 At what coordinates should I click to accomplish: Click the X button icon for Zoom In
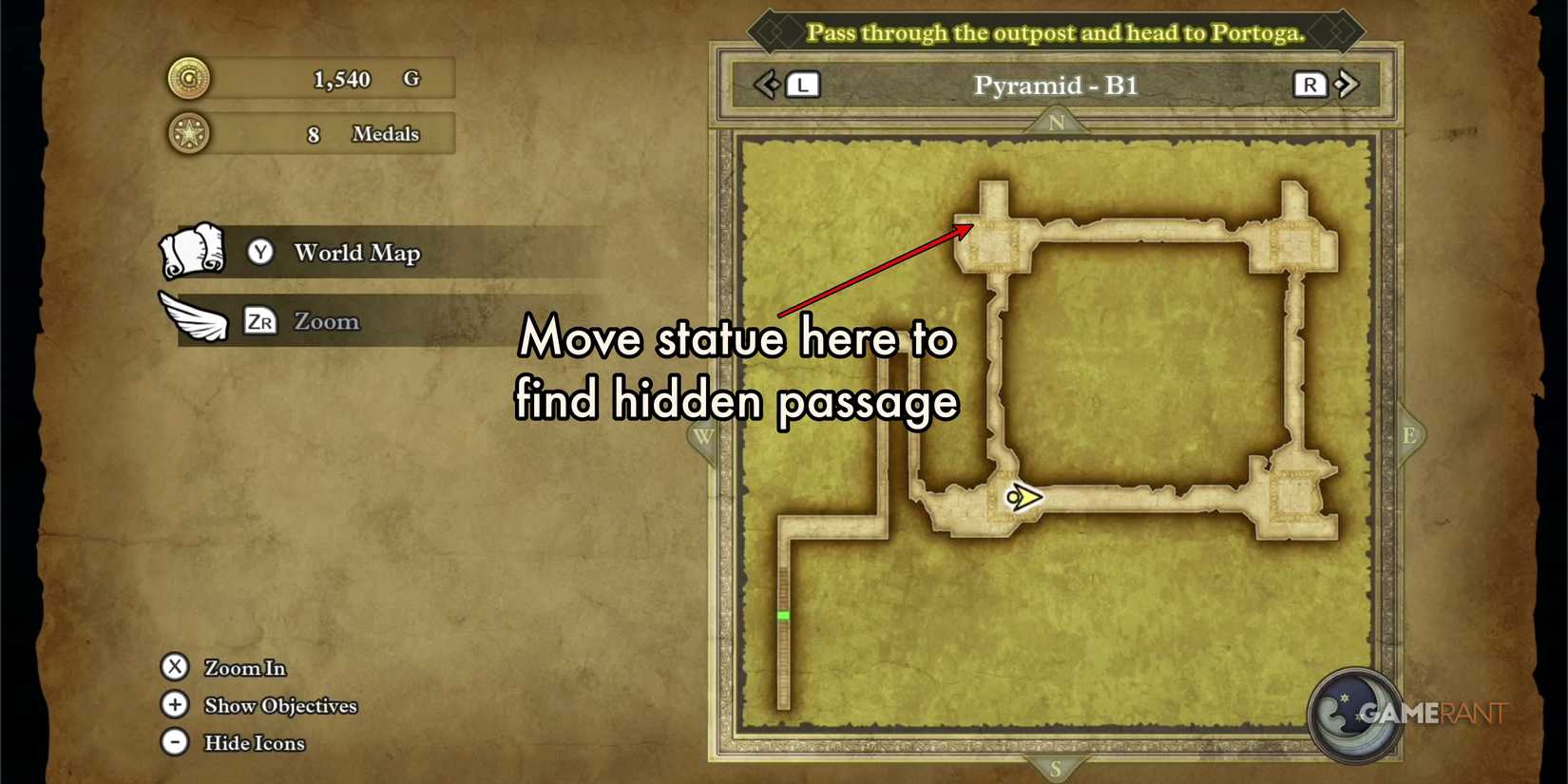[175, 667]
